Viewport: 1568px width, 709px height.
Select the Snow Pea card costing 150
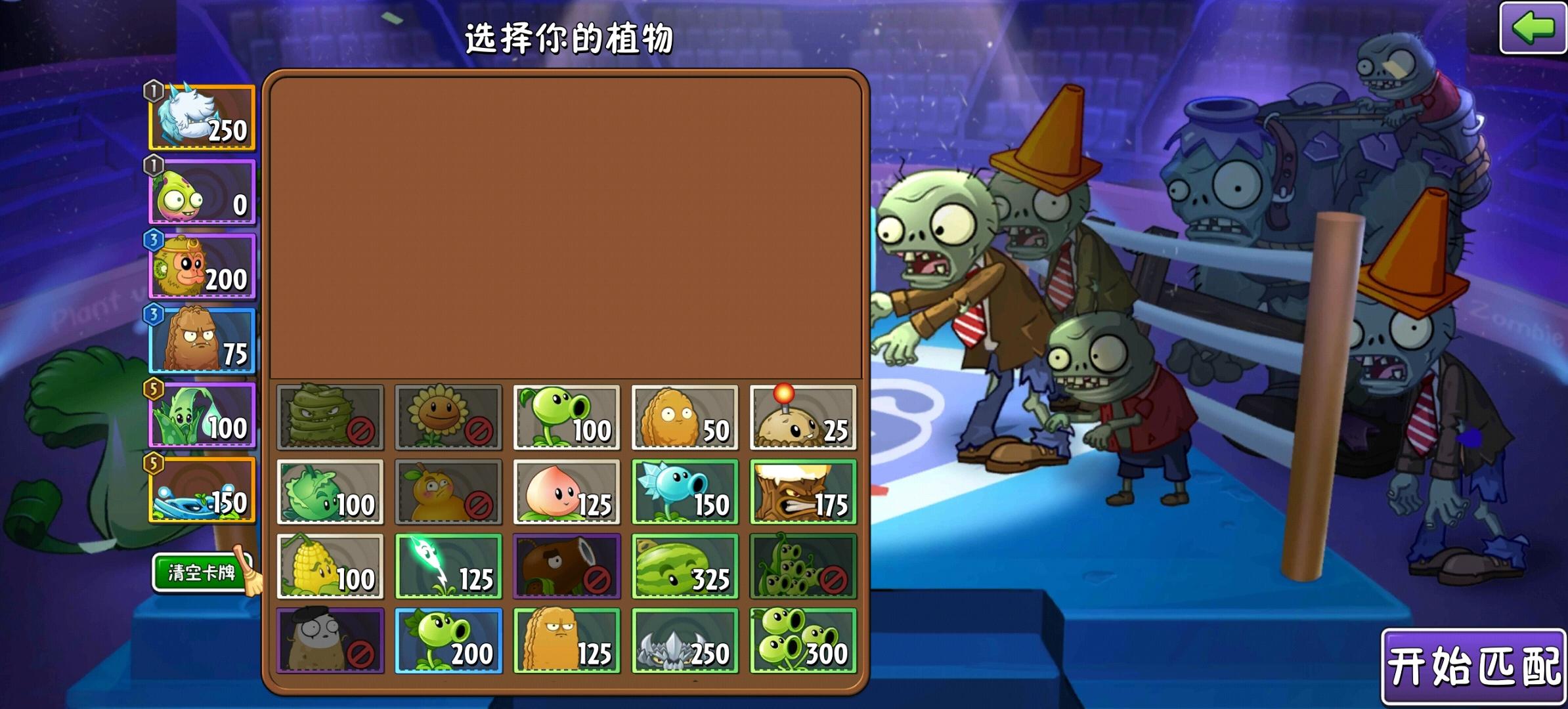(684, 491)
